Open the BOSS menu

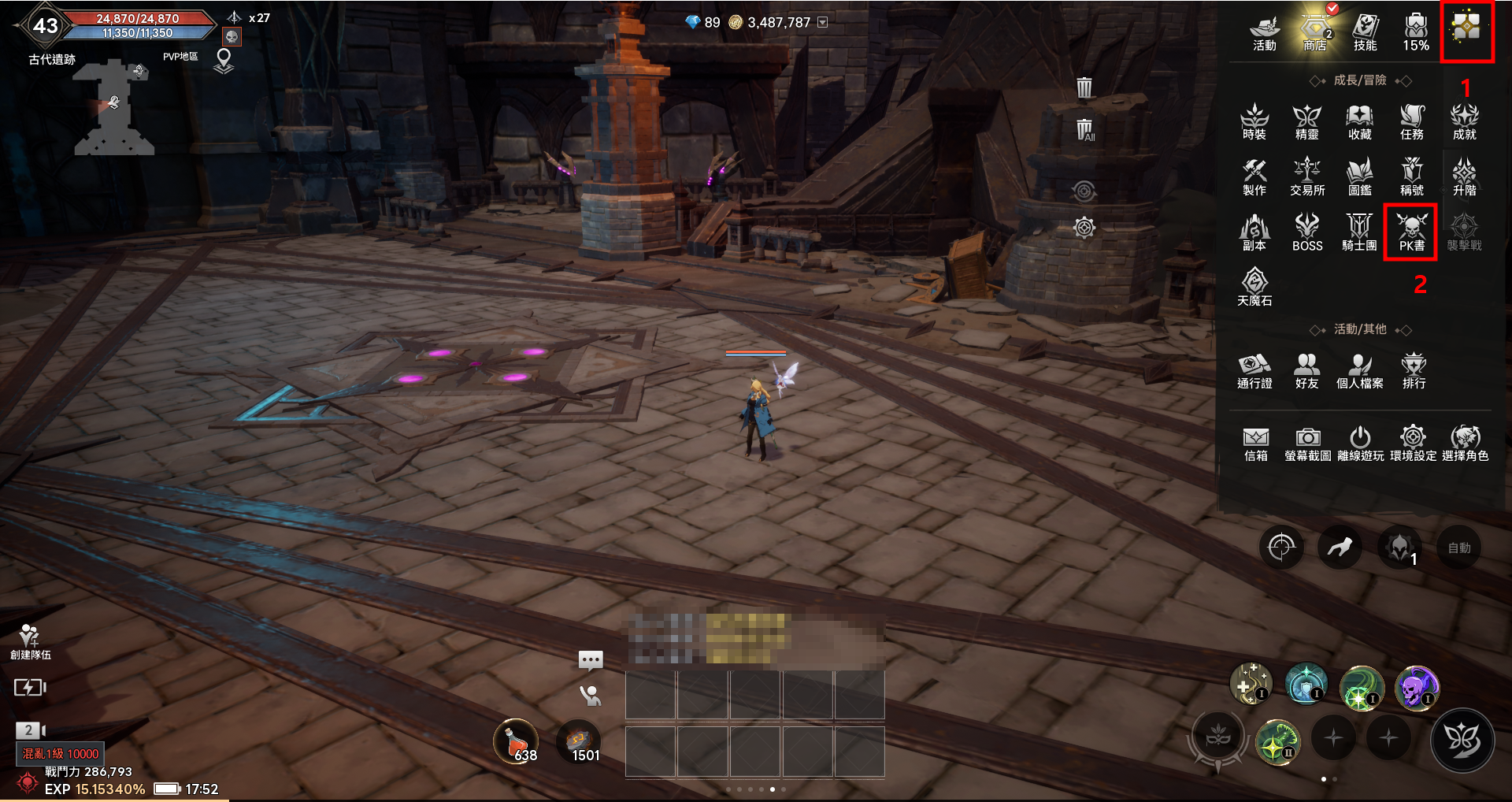(x=1306, y=233)
